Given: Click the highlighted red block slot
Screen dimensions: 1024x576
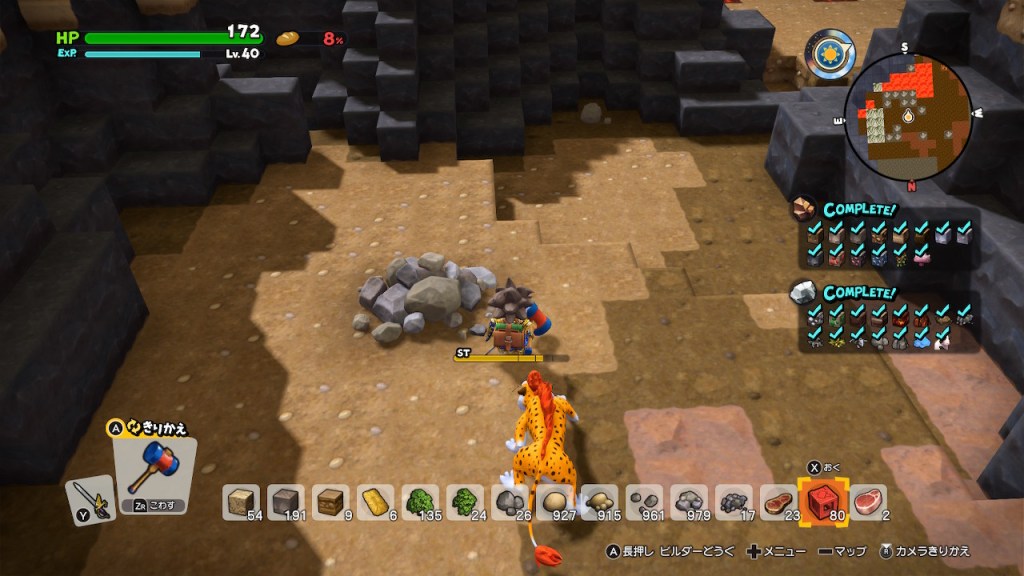Looking at the screenshot, I should [824, 501].
